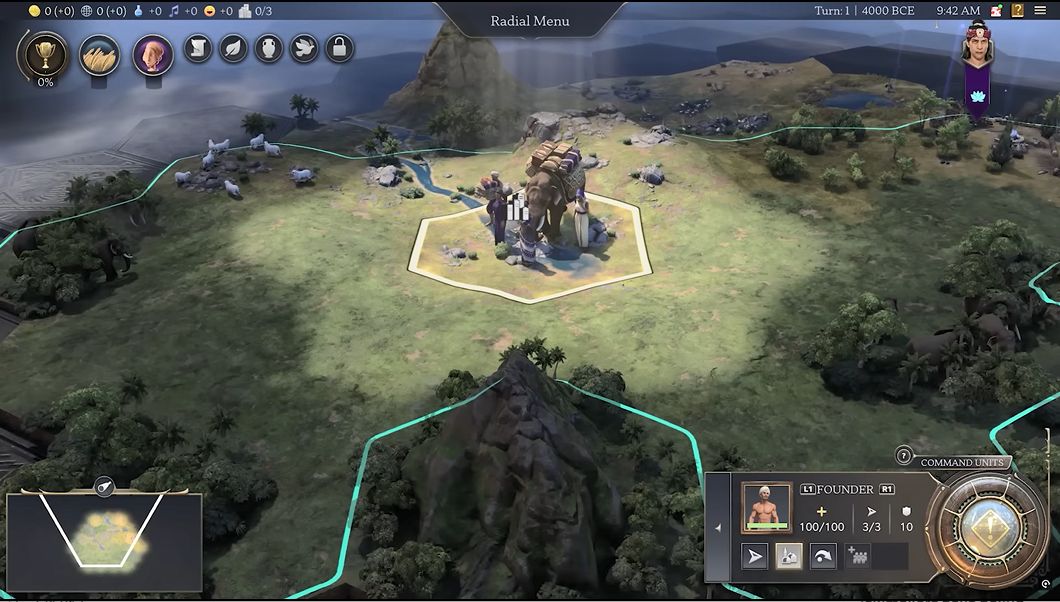This screenshot has height=602, width=1060.
Task: Open the dove icon panel
Action: pos(304,48)
